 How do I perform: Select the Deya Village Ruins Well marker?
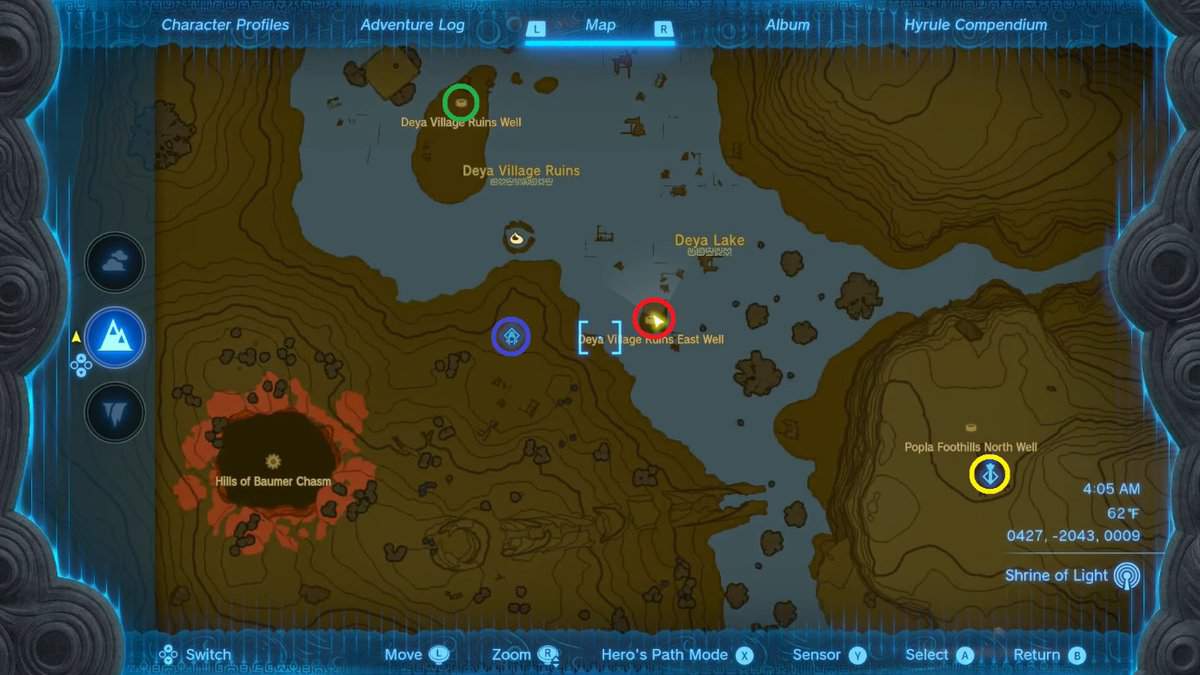tap(461, 102)
